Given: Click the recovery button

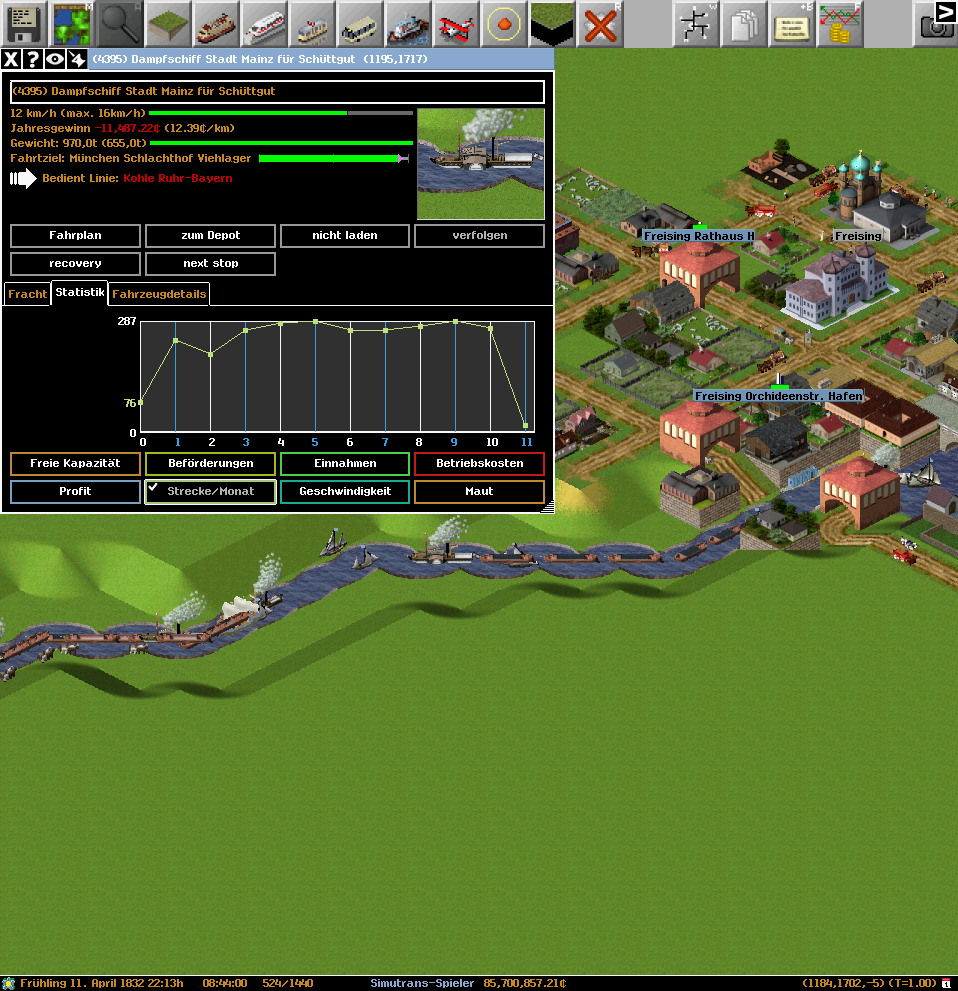Looking at the screenshot, I should (75, 264).
